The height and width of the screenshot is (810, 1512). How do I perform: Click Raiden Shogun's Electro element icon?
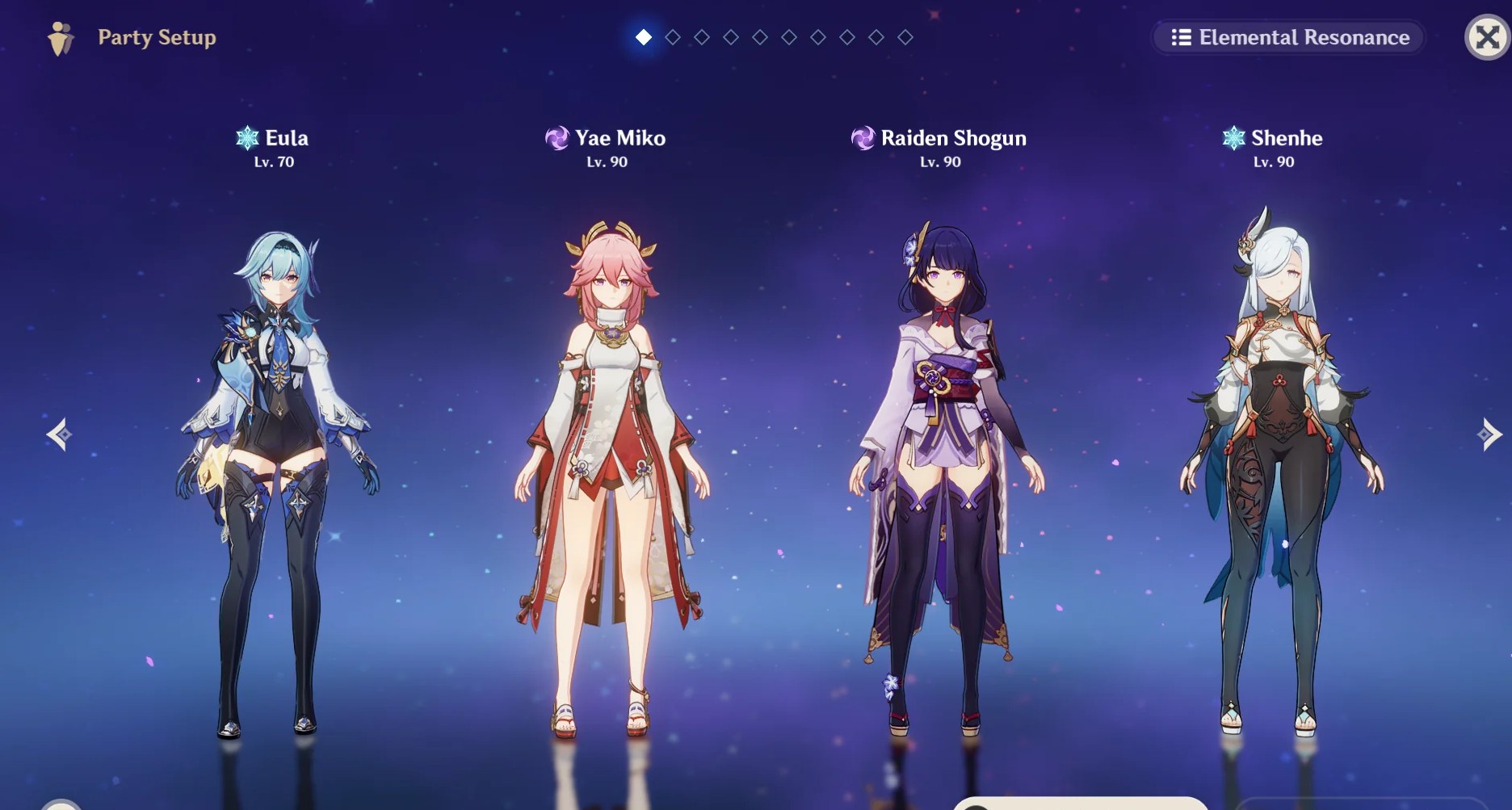point(863,138)
